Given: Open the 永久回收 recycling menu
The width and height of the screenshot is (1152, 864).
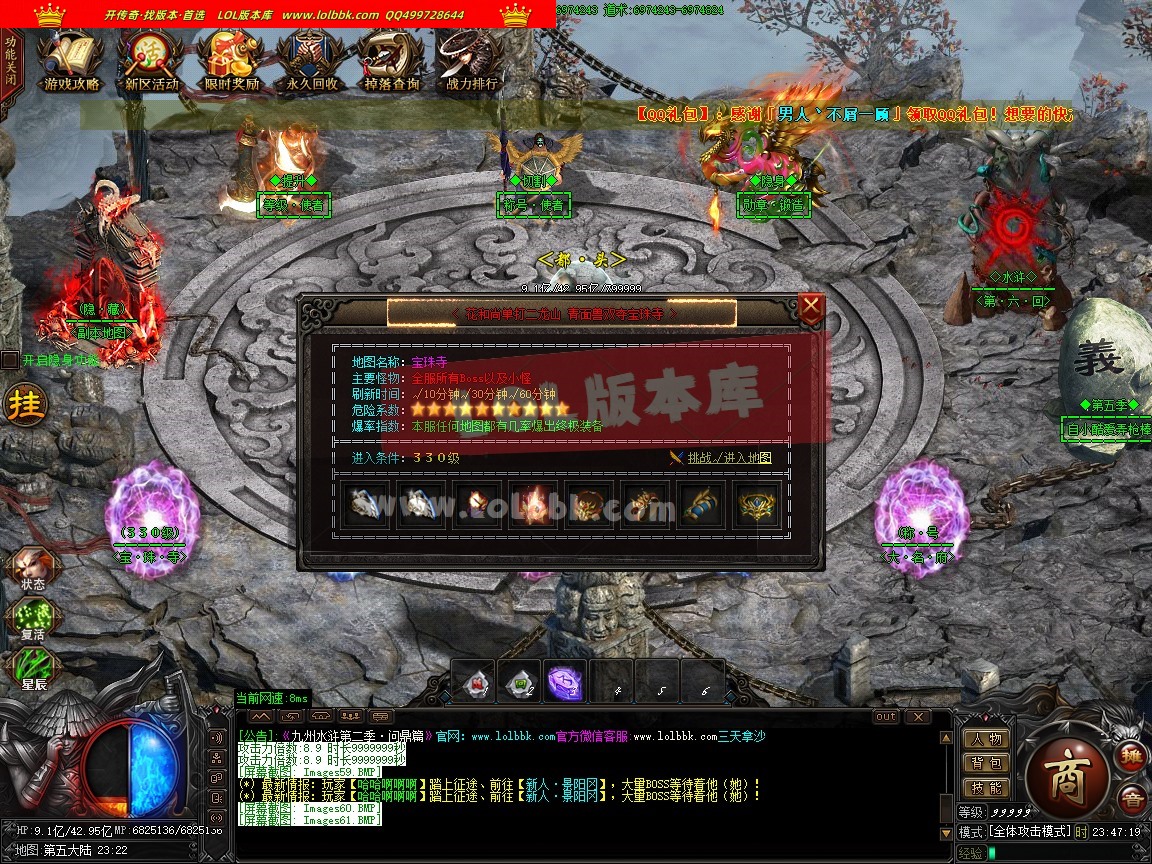Looking at the screenshot, I should pos(311,62).
